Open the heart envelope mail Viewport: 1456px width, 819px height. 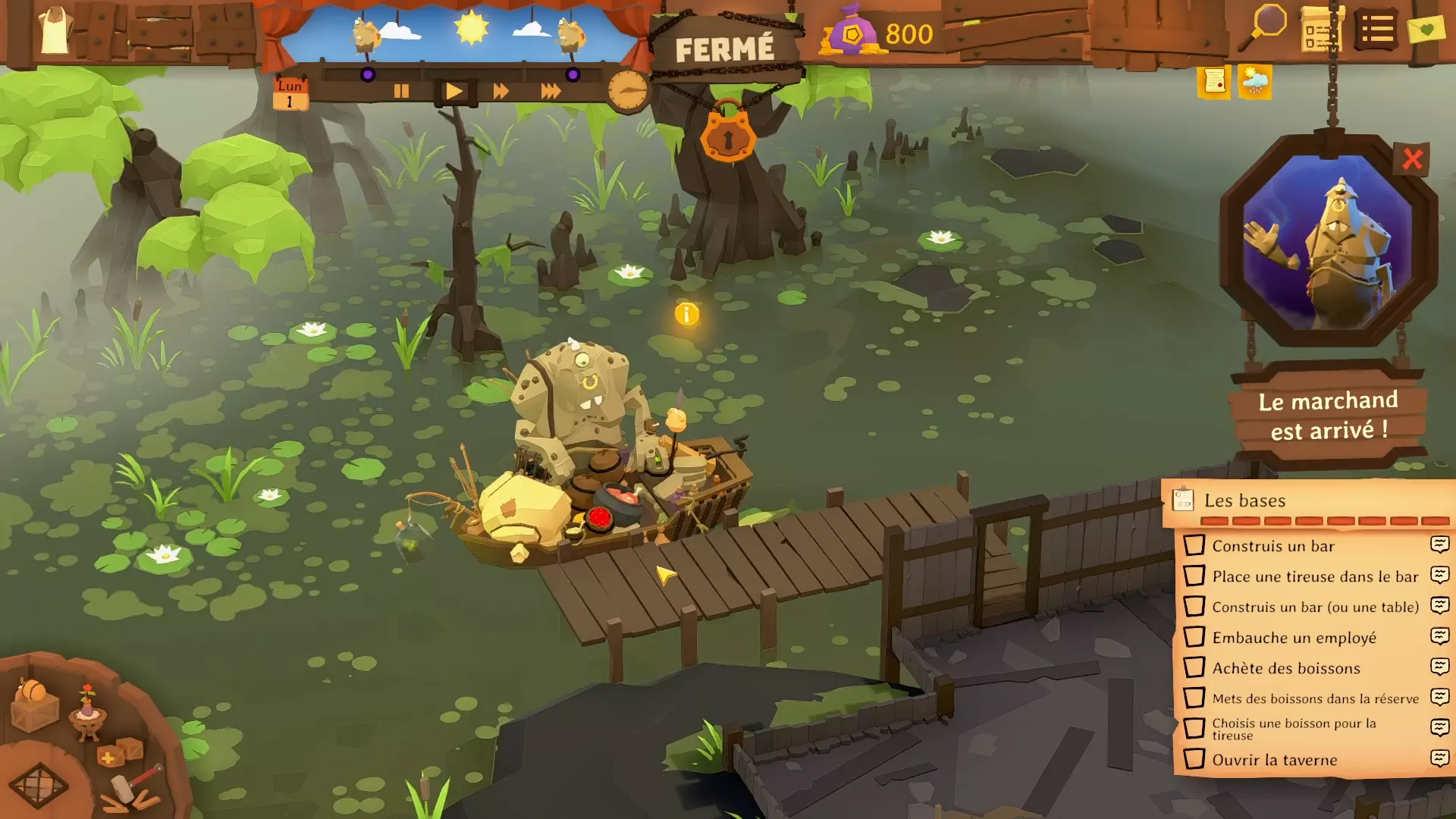pyautogui.click(x=1426, y=30)
